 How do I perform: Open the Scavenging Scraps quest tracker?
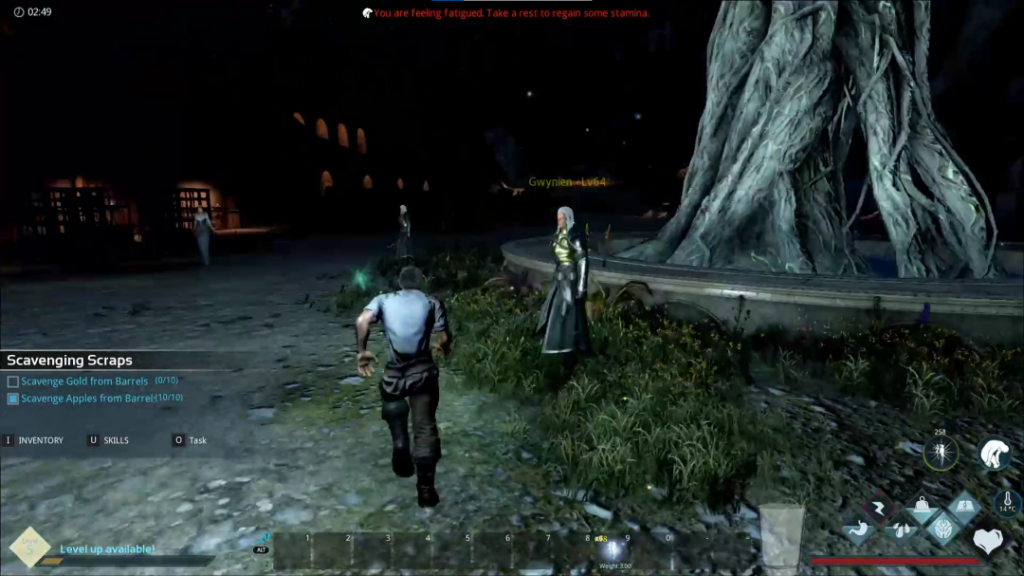click(70, 360)
